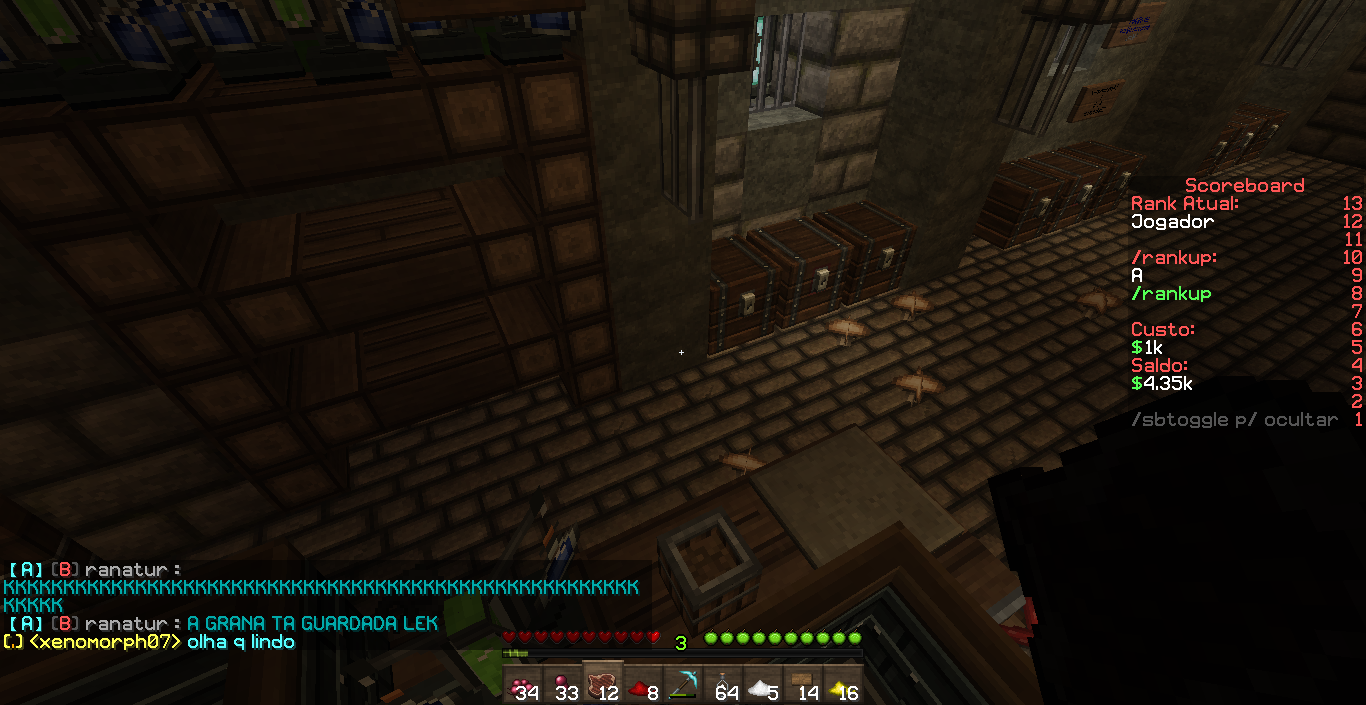Select the single pink berry slot
The height and width of the screenshot is (705, 1366).
point(563,684)
